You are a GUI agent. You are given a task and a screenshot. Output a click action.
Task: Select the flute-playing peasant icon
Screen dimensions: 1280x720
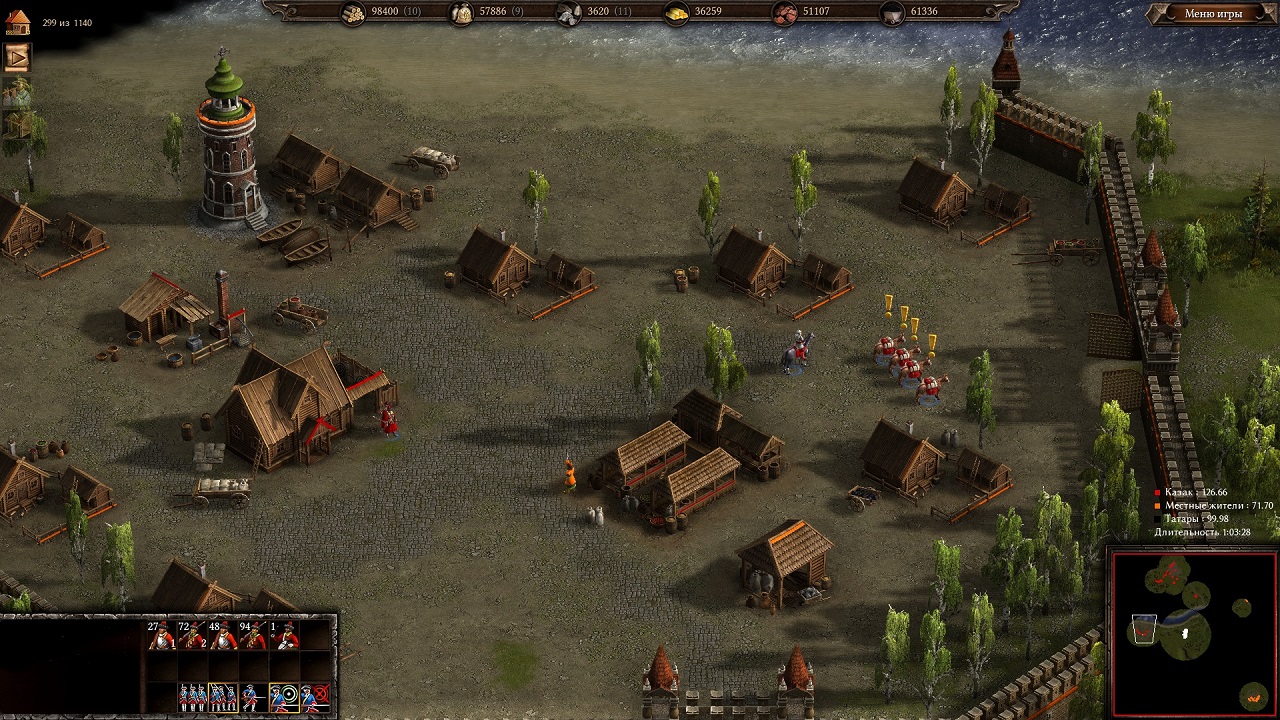click(17, 91)
